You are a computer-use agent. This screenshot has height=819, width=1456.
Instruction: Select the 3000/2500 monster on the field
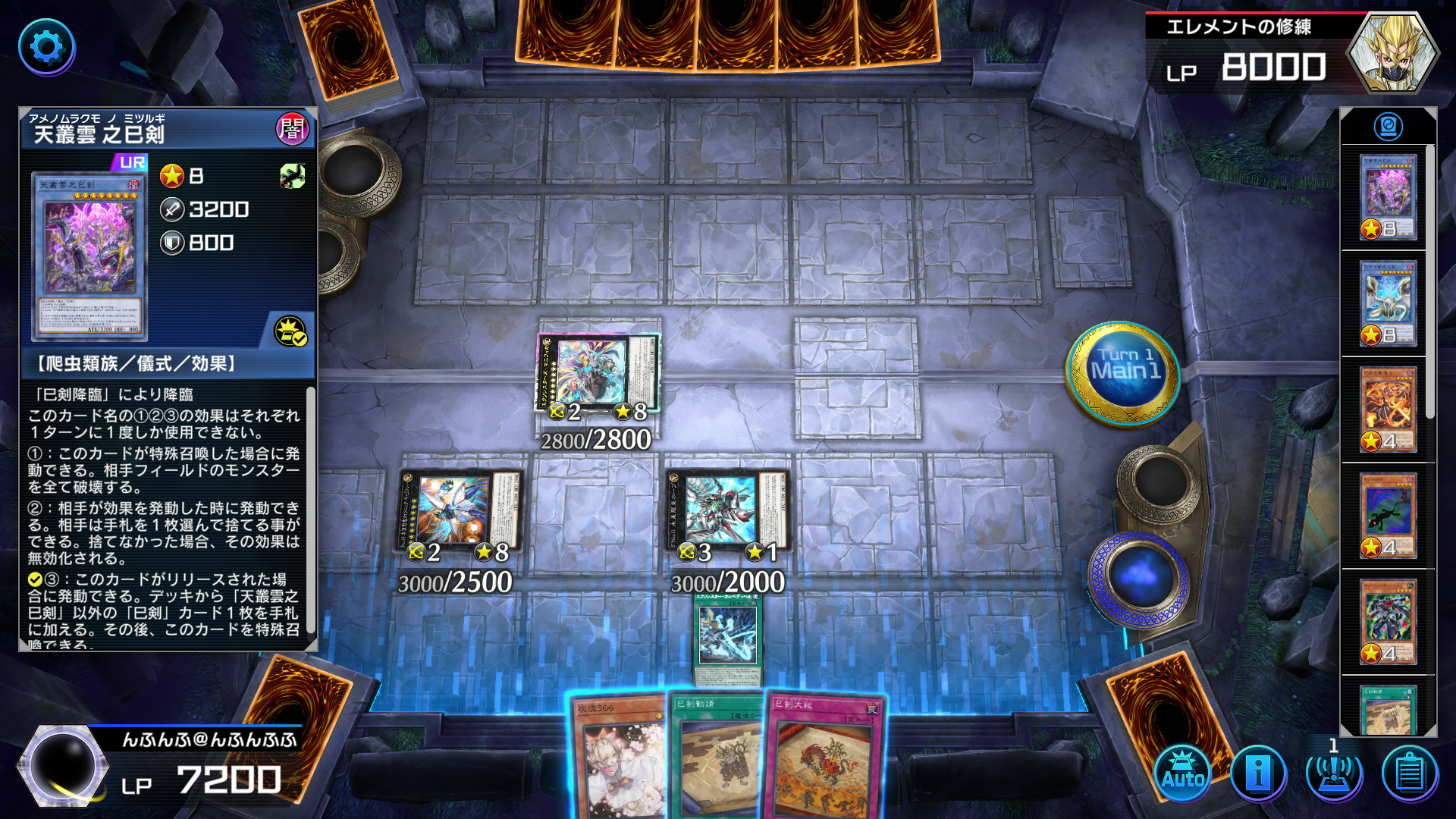(x=458, y=512)
